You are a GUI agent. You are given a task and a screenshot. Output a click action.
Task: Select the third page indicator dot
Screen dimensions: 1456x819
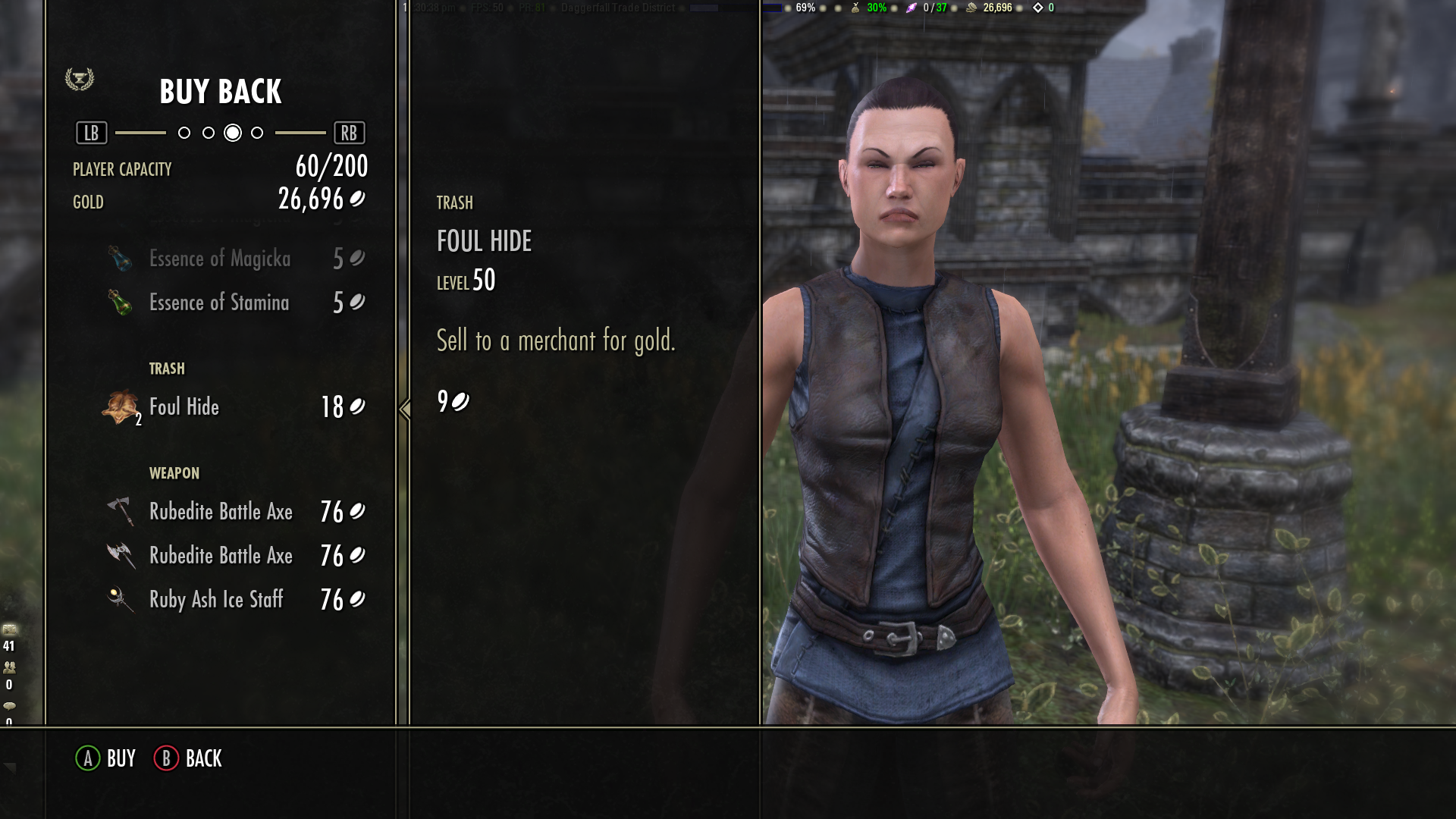click(x=231, y=132)
